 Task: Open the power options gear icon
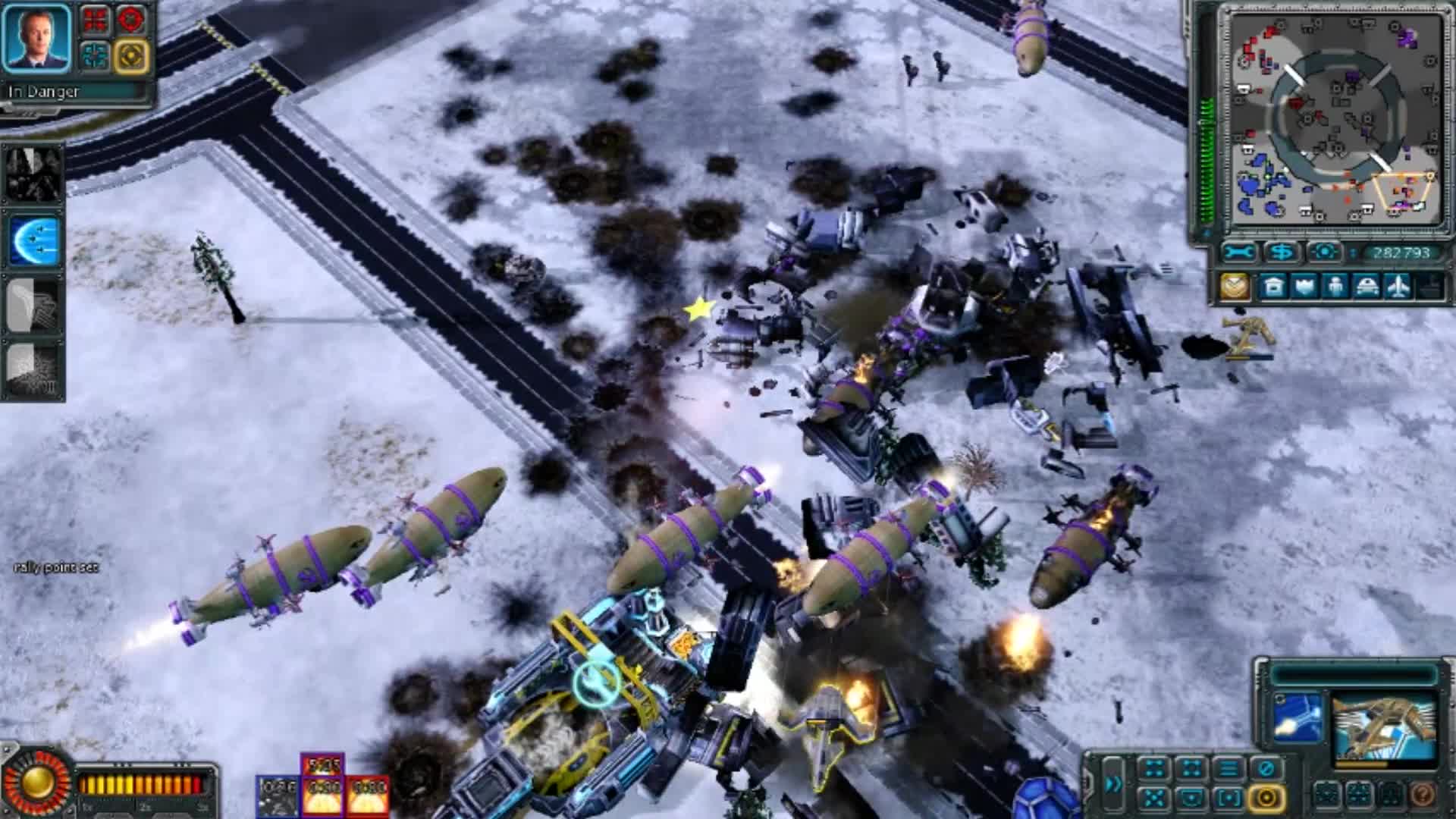[1325, 251]
